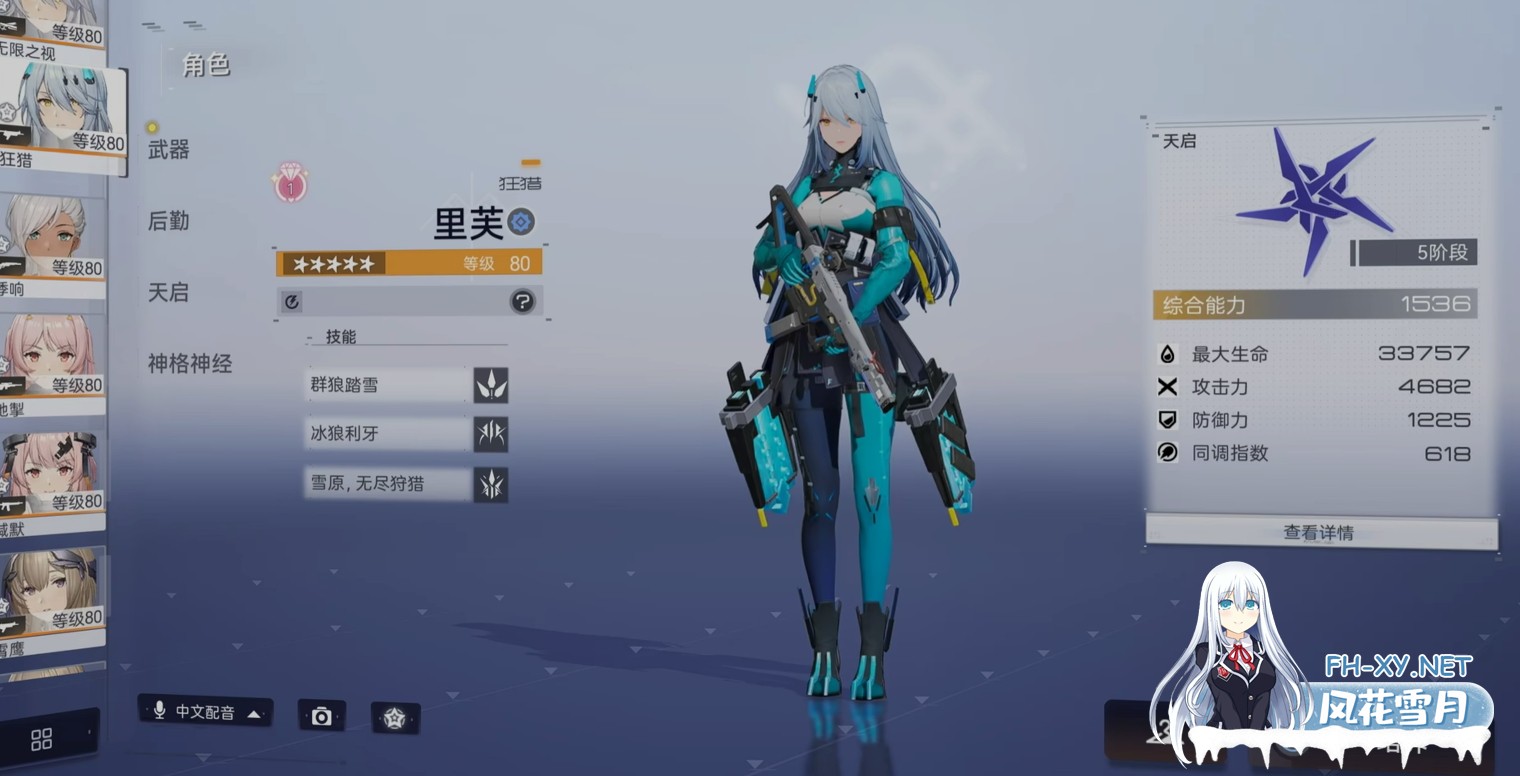Click 查看详情 to view detailed stats
This screenshot has height=776, width=1520.
click(1319, 532)
